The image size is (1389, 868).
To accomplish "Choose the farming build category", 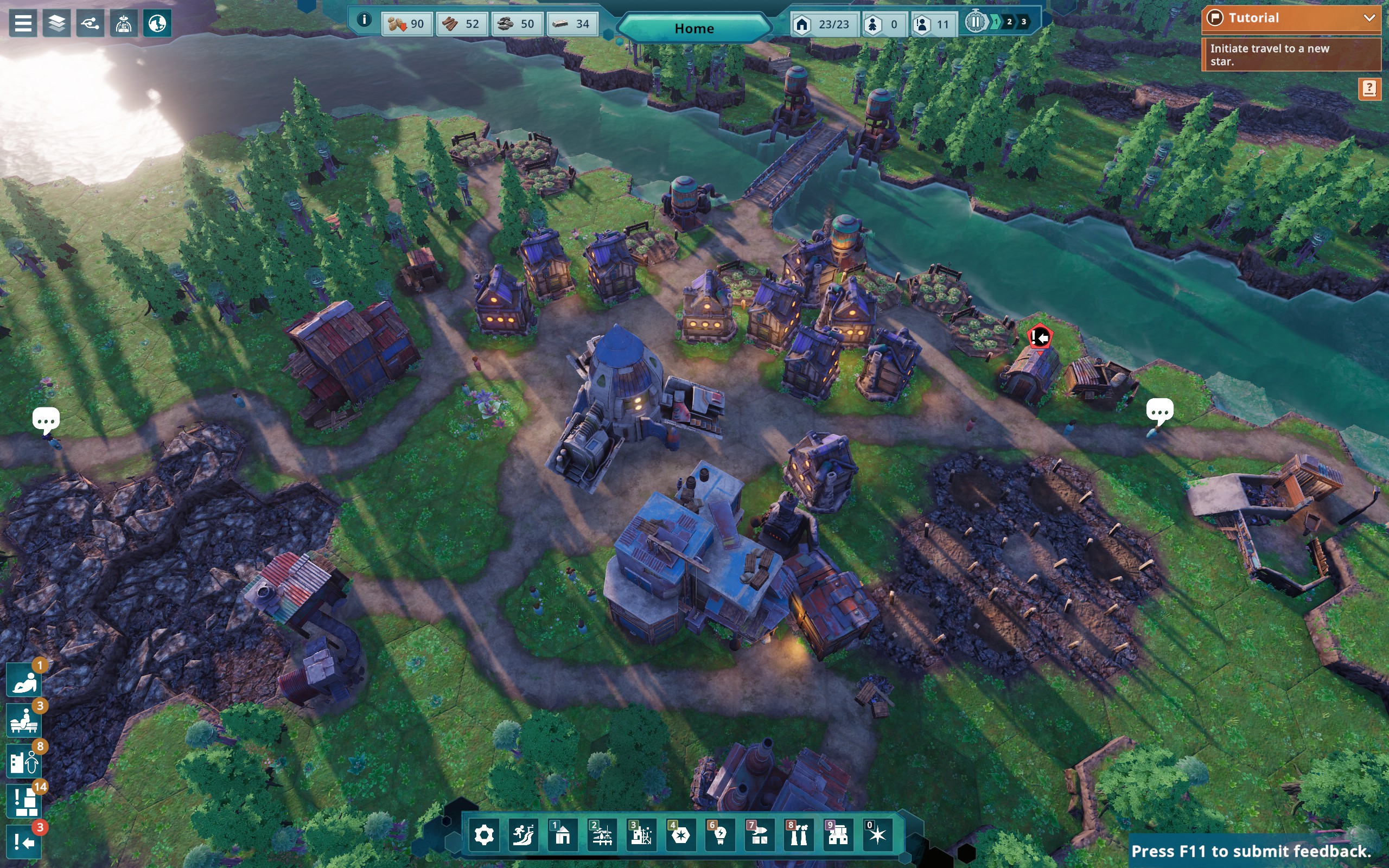I will [x=602, y=835].
